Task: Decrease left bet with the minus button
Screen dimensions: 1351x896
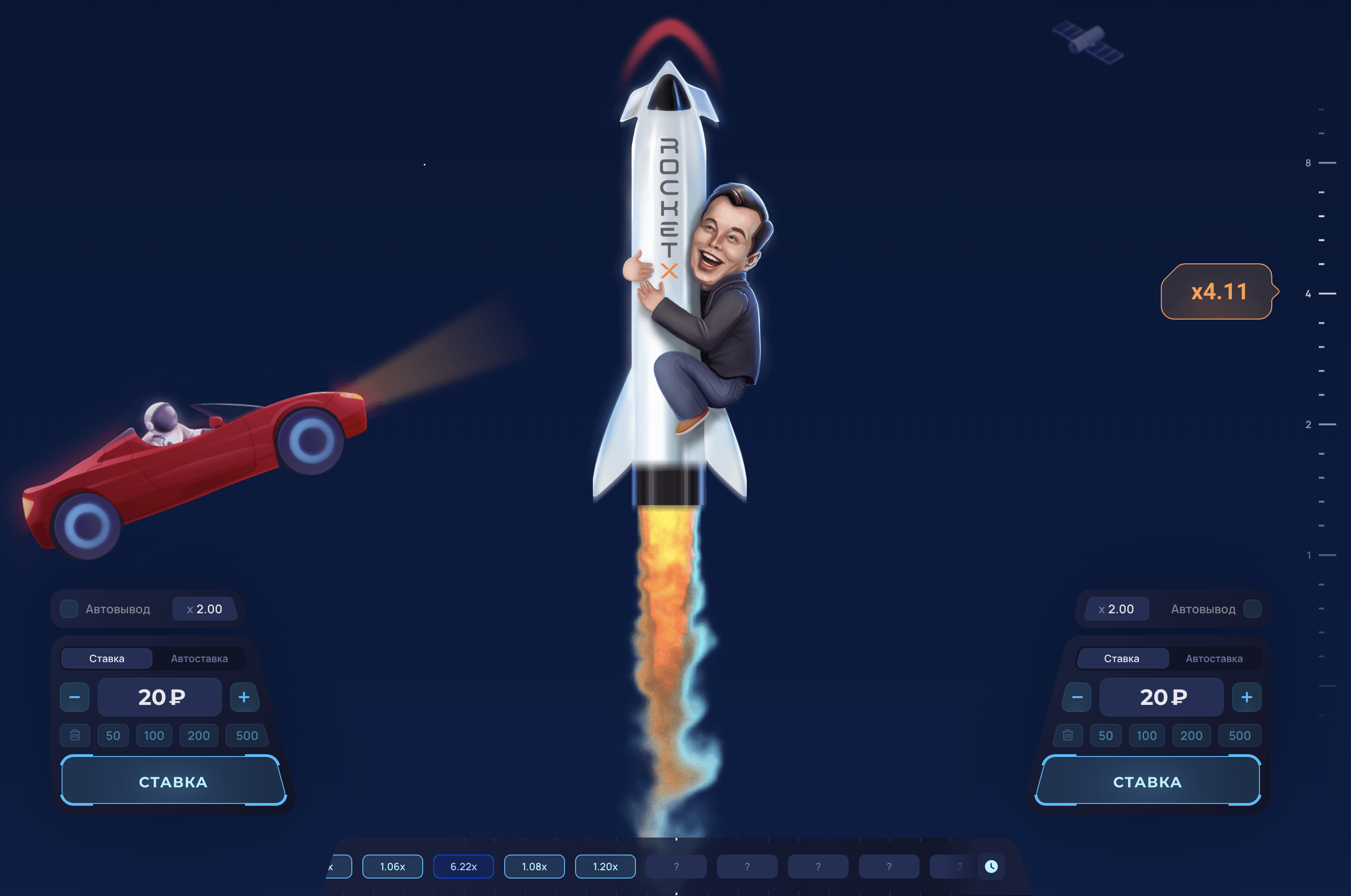Action: (x=75, y=697)
